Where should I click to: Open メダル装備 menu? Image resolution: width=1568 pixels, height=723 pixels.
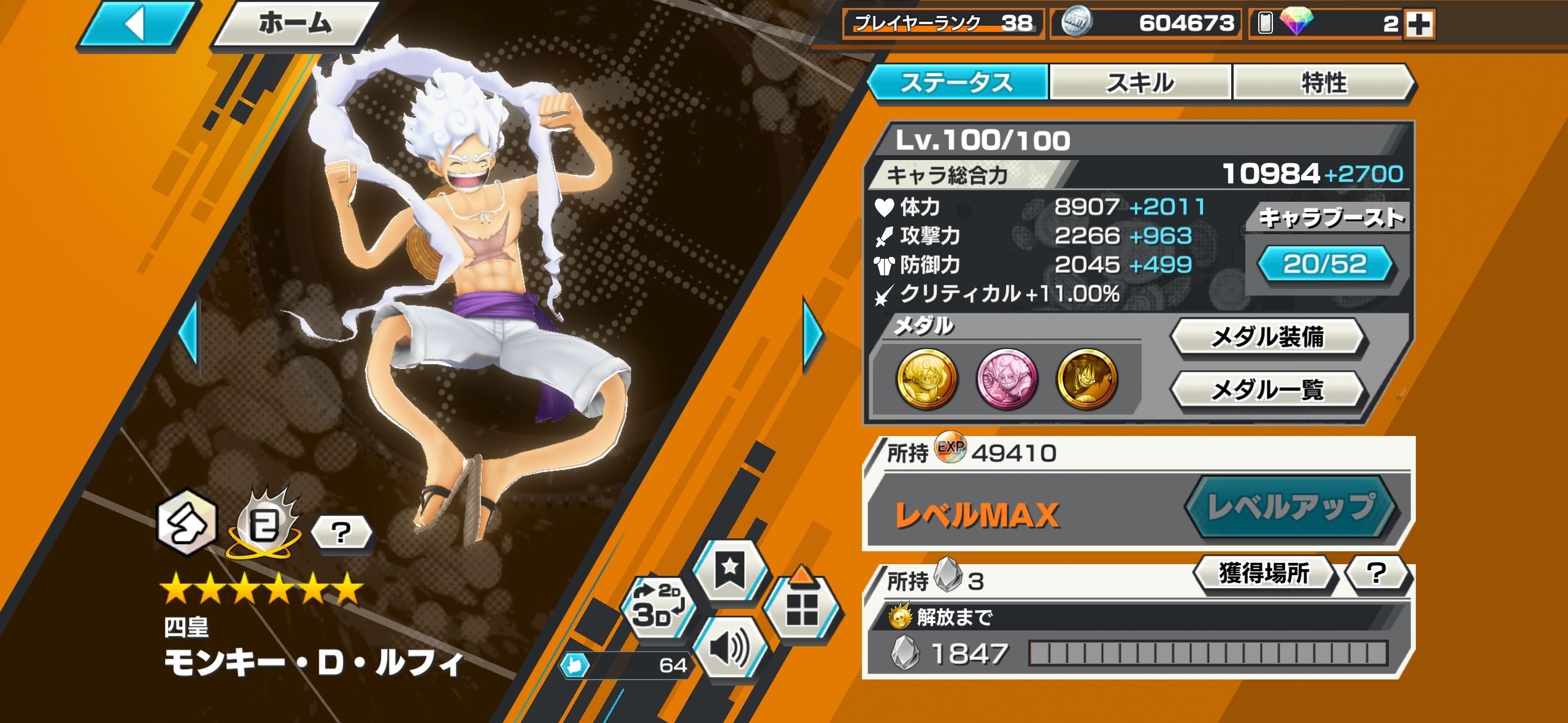tap(1267, 337)
